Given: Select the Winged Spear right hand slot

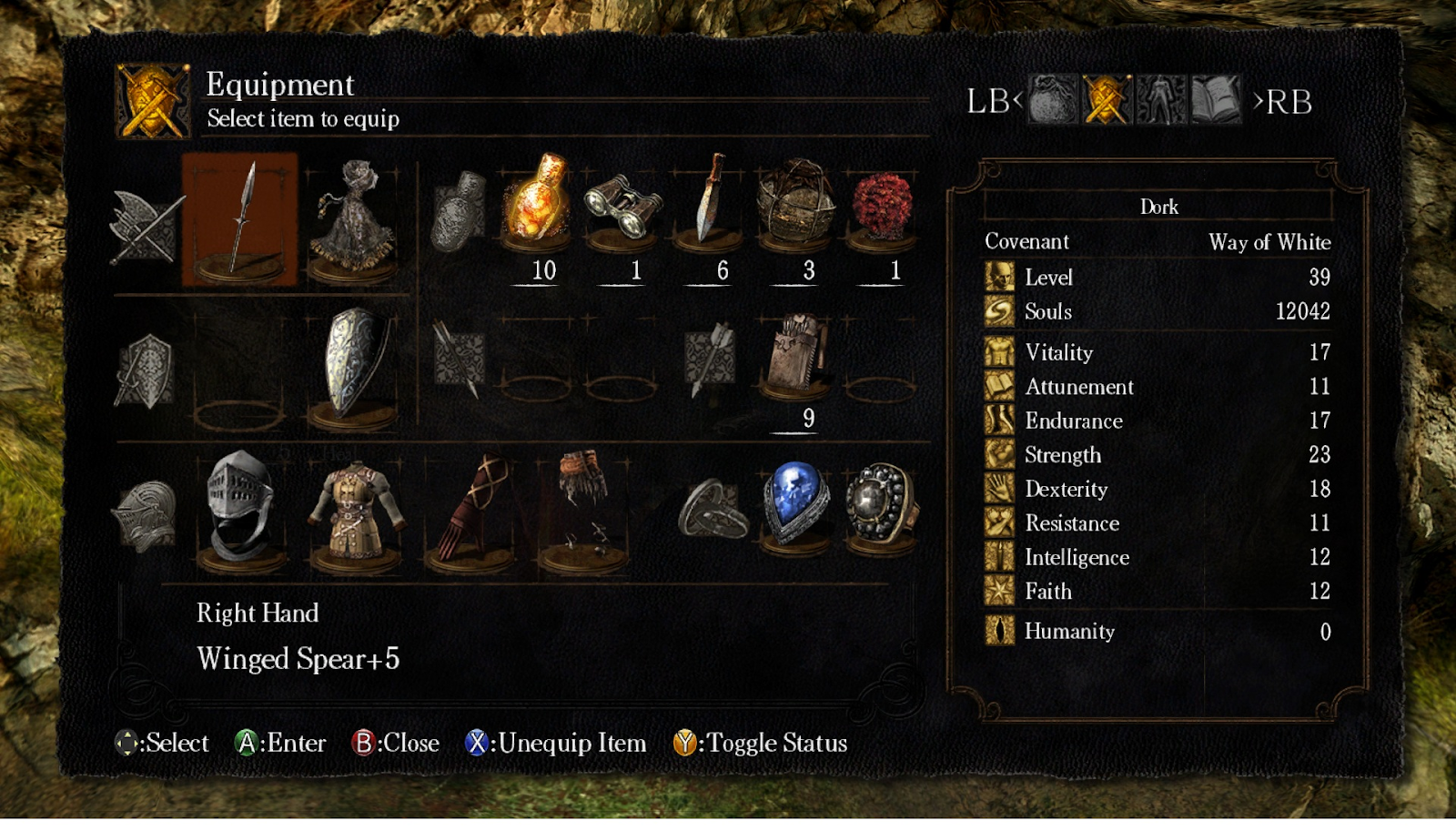Looking at the screenshot, I should (239, 218).
